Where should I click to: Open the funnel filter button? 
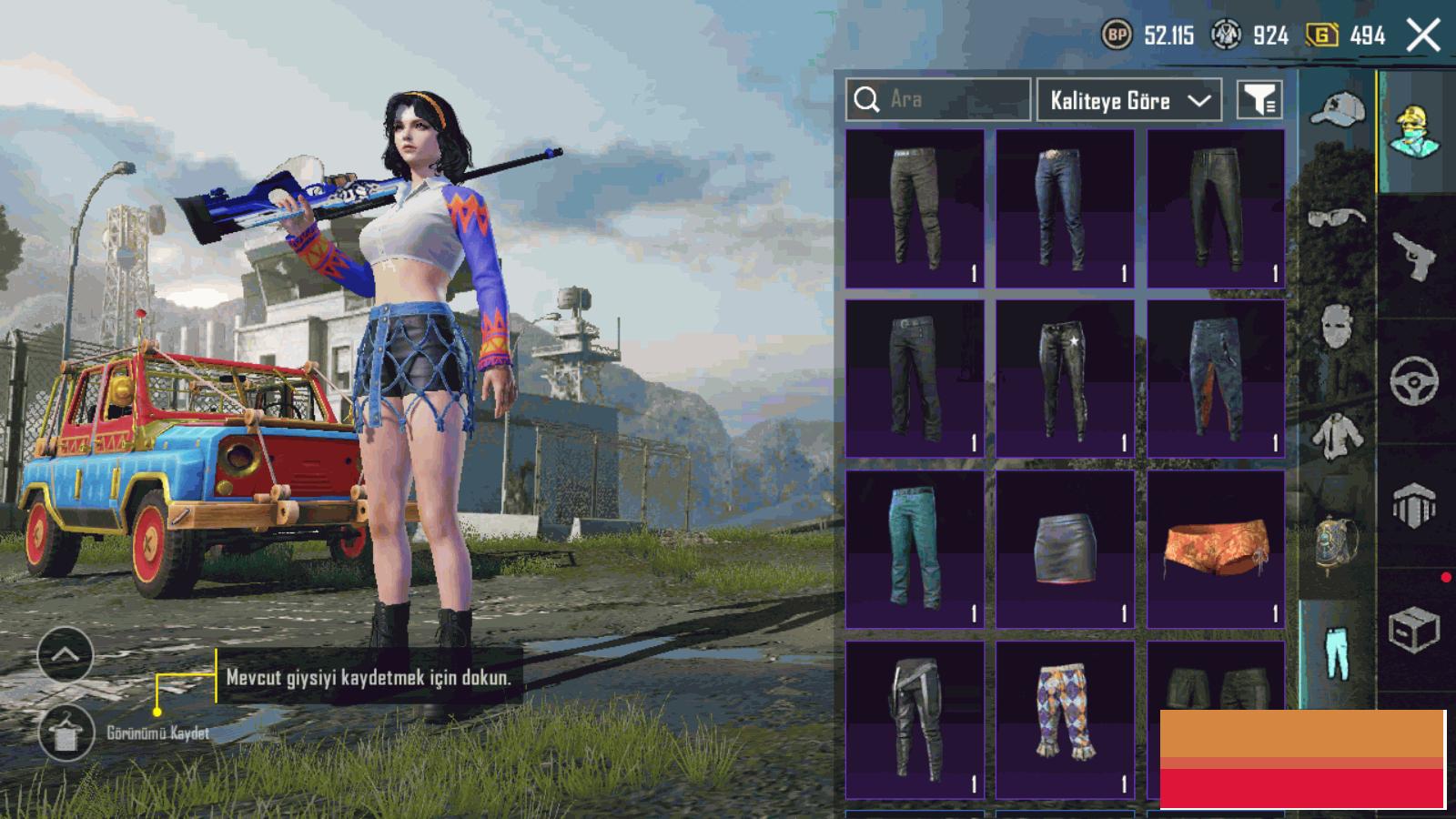pyautogui.click(x=1259, y=100)
